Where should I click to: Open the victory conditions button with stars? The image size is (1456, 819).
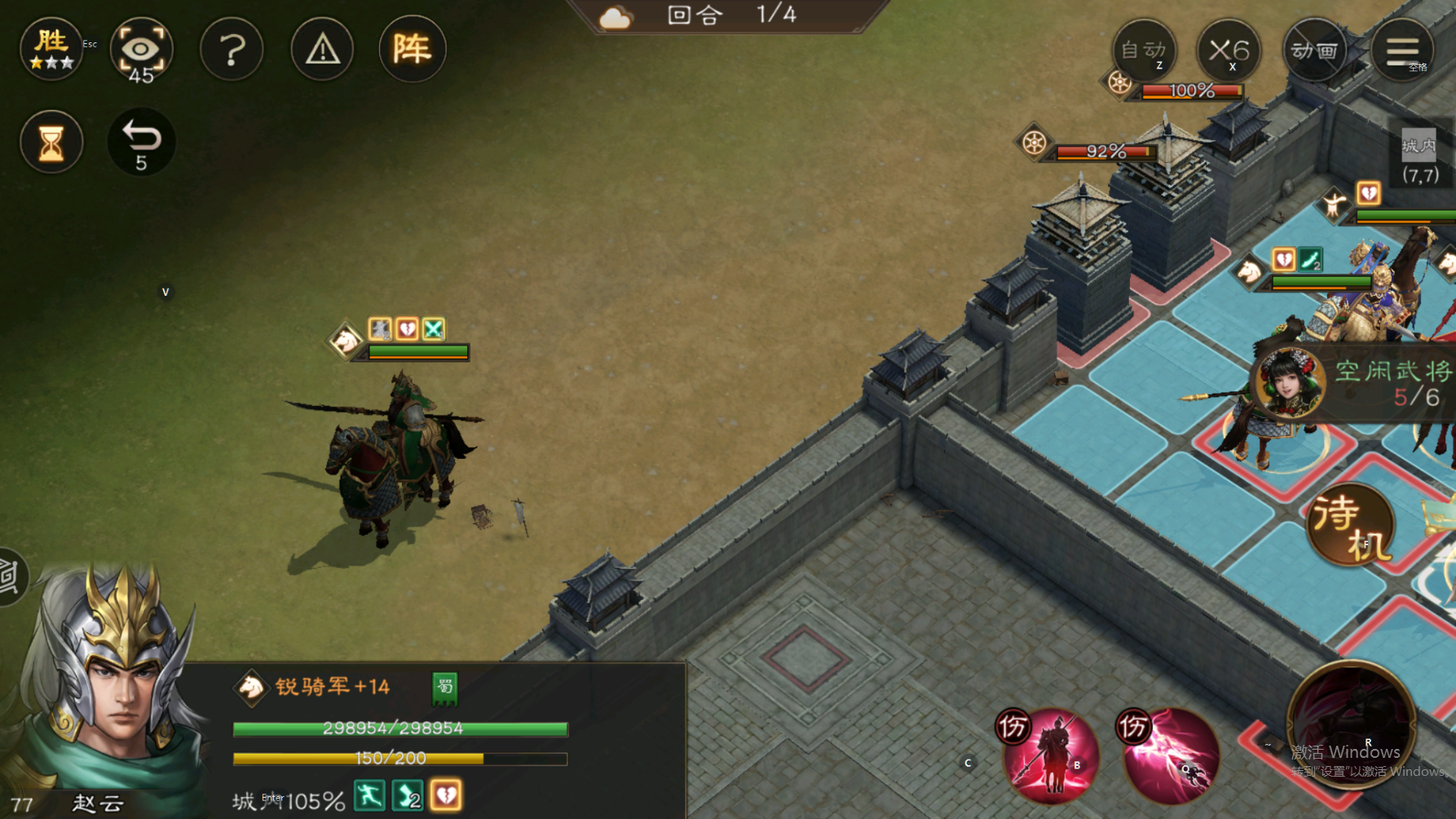pos(51,49)
